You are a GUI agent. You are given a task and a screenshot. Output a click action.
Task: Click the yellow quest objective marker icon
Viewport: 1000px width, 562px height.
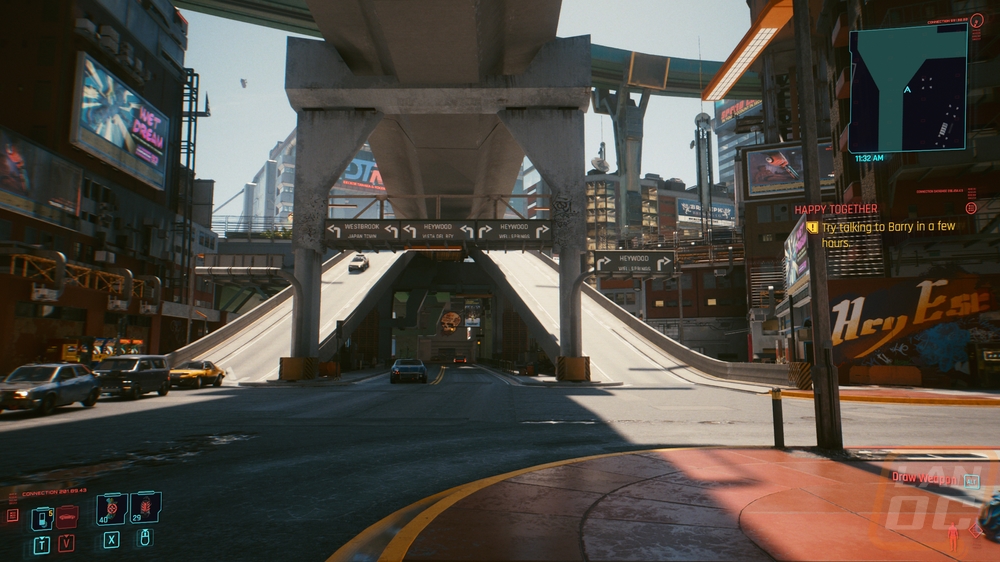point(812,228)
